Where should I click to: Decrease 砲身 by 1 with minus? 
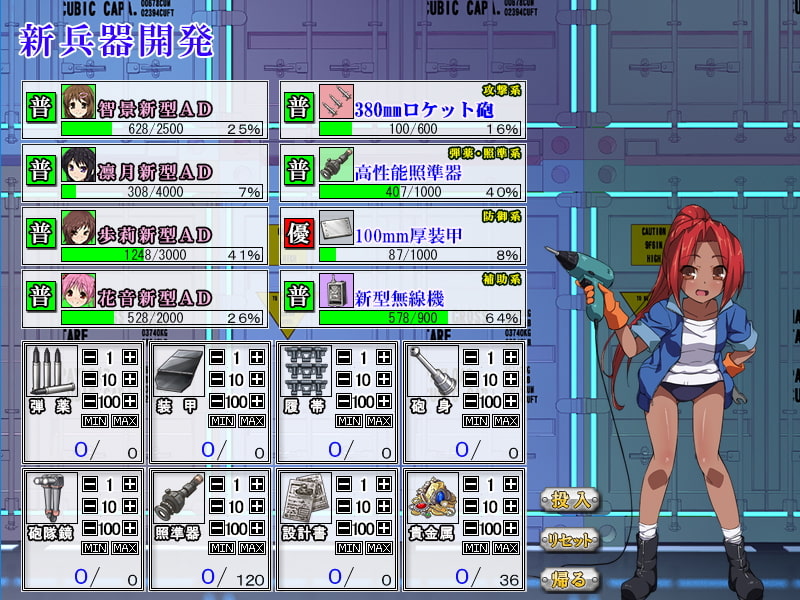point(472,357)
